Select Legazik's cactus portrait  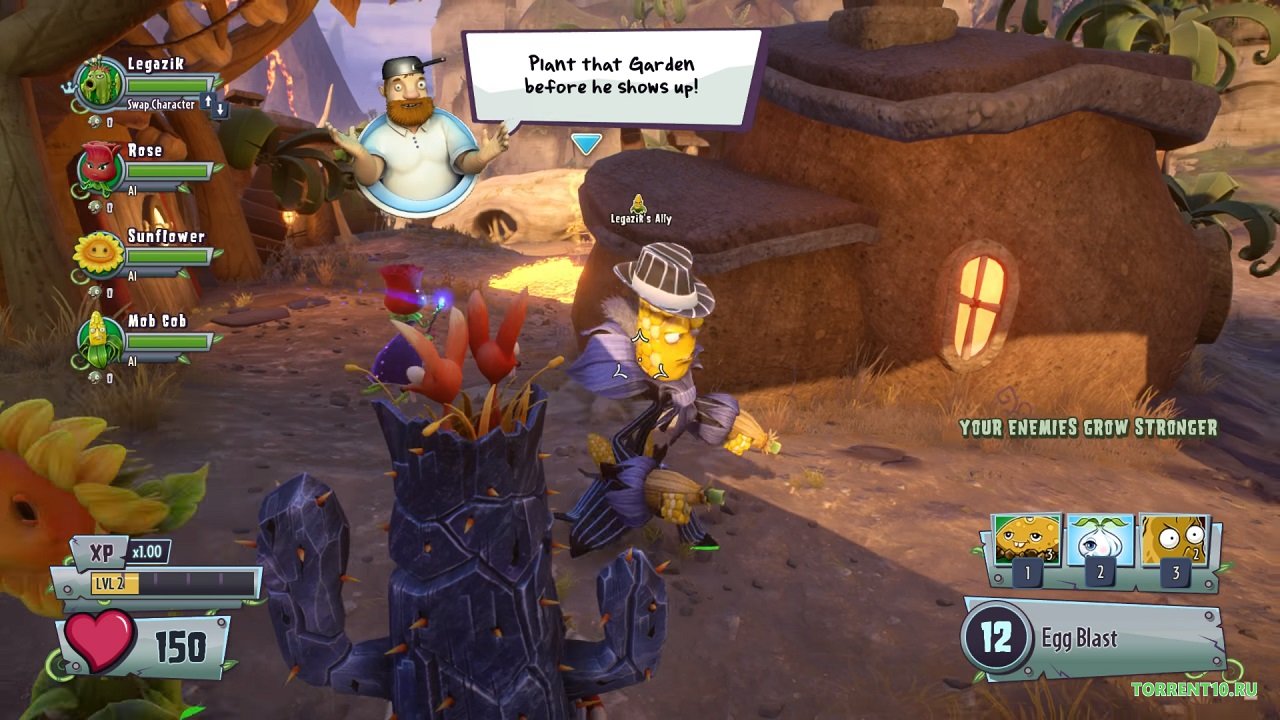[x=100, y=82]
